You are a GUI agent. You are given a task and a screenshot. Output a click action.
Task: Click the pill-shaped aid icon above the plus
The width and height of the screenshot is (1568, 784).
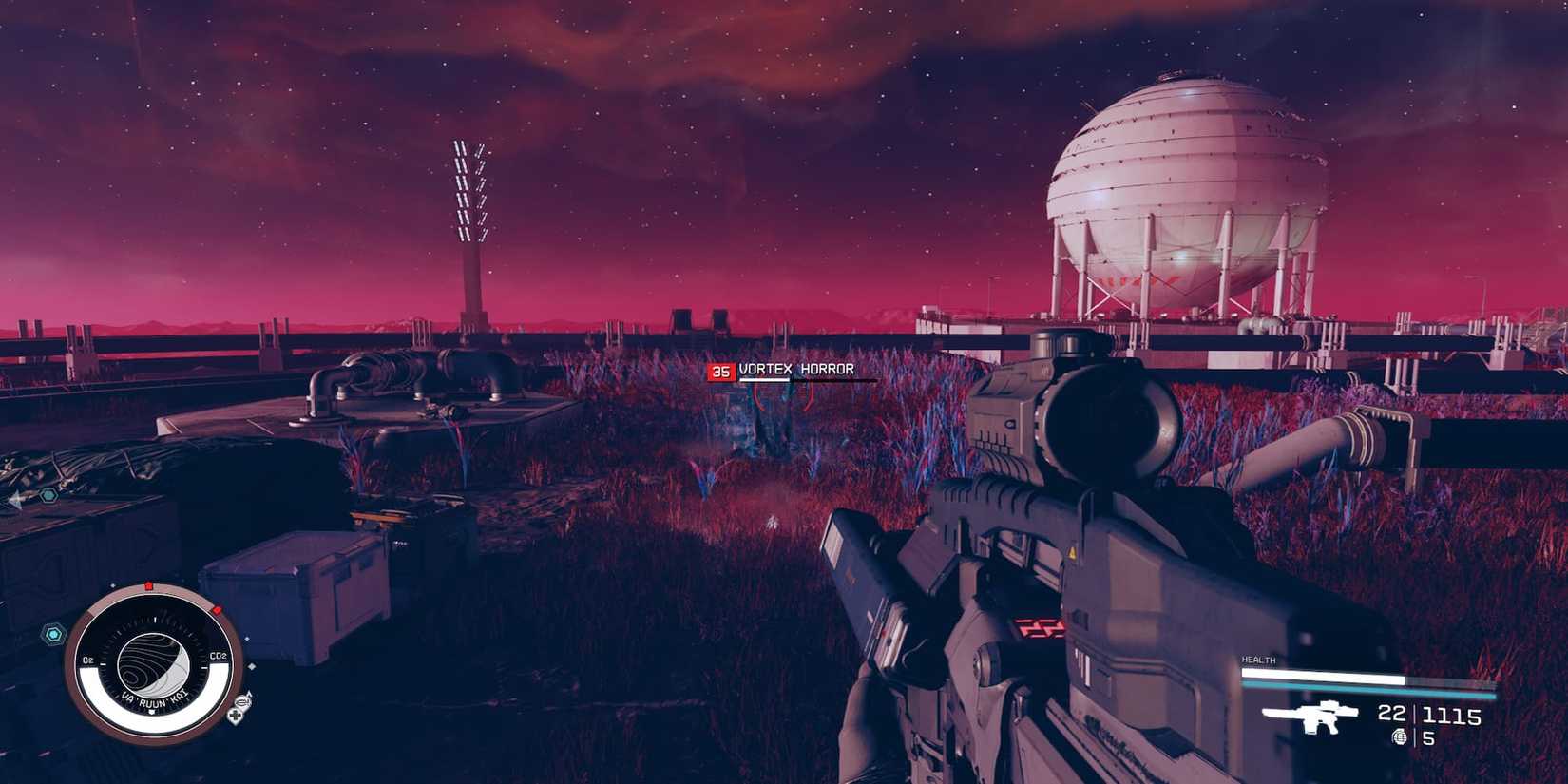click(x=243, y=701)
